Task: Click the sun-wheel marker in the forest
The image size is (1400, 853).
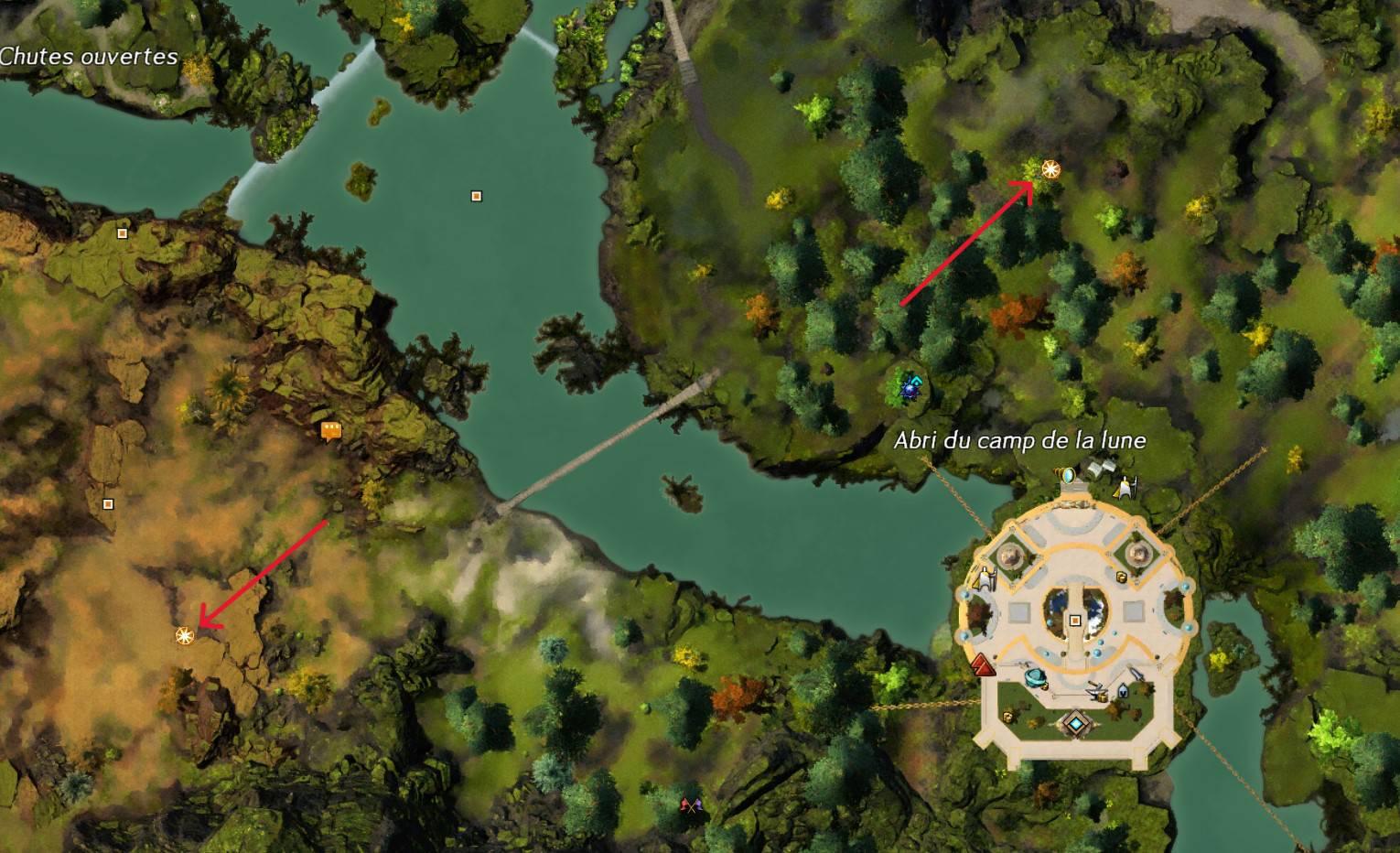Action: pyautogui.click(x=1050, y=168)
